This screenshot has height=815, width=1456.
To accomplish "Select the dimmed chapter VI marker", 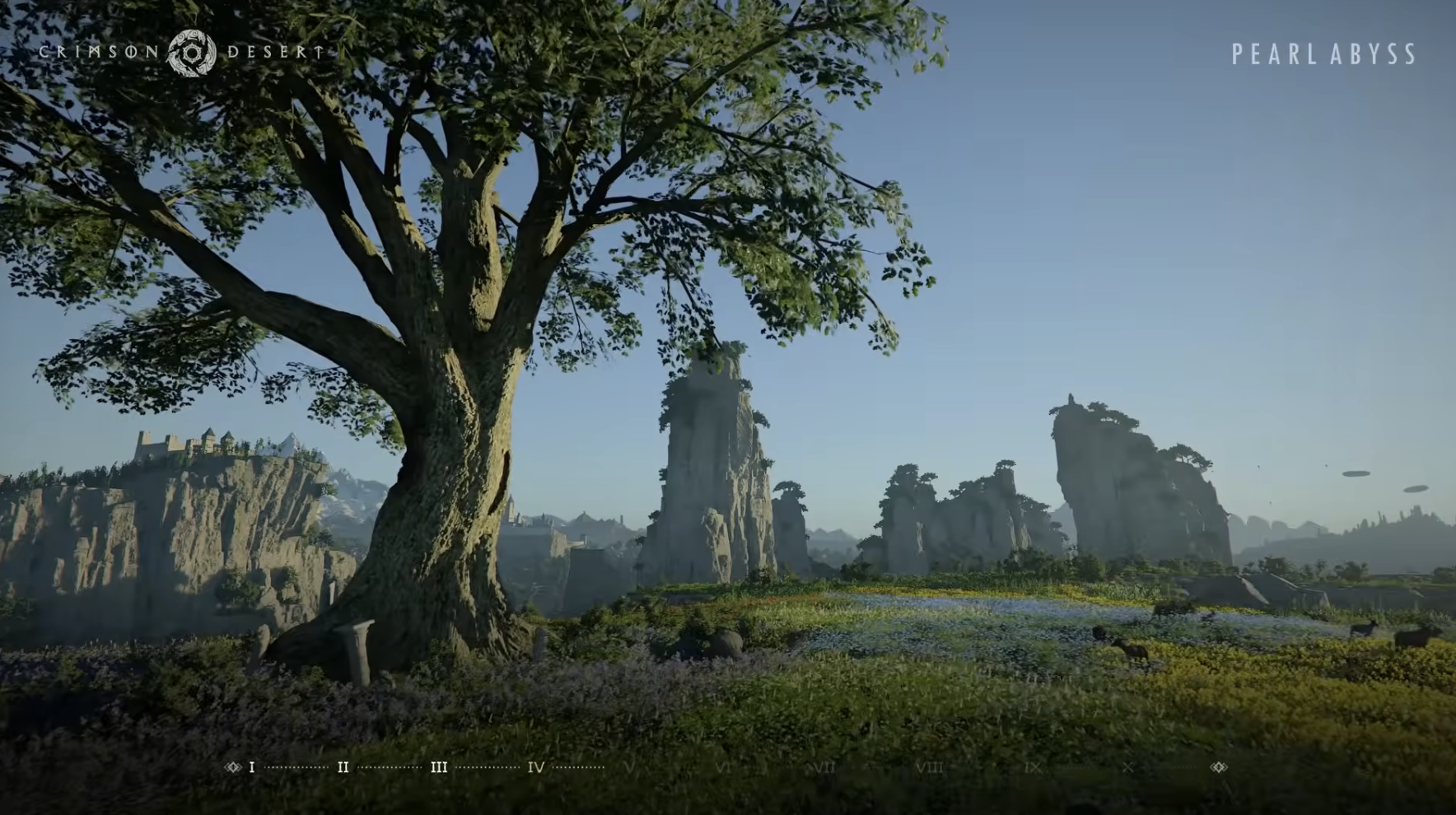I will coord(724,767).
